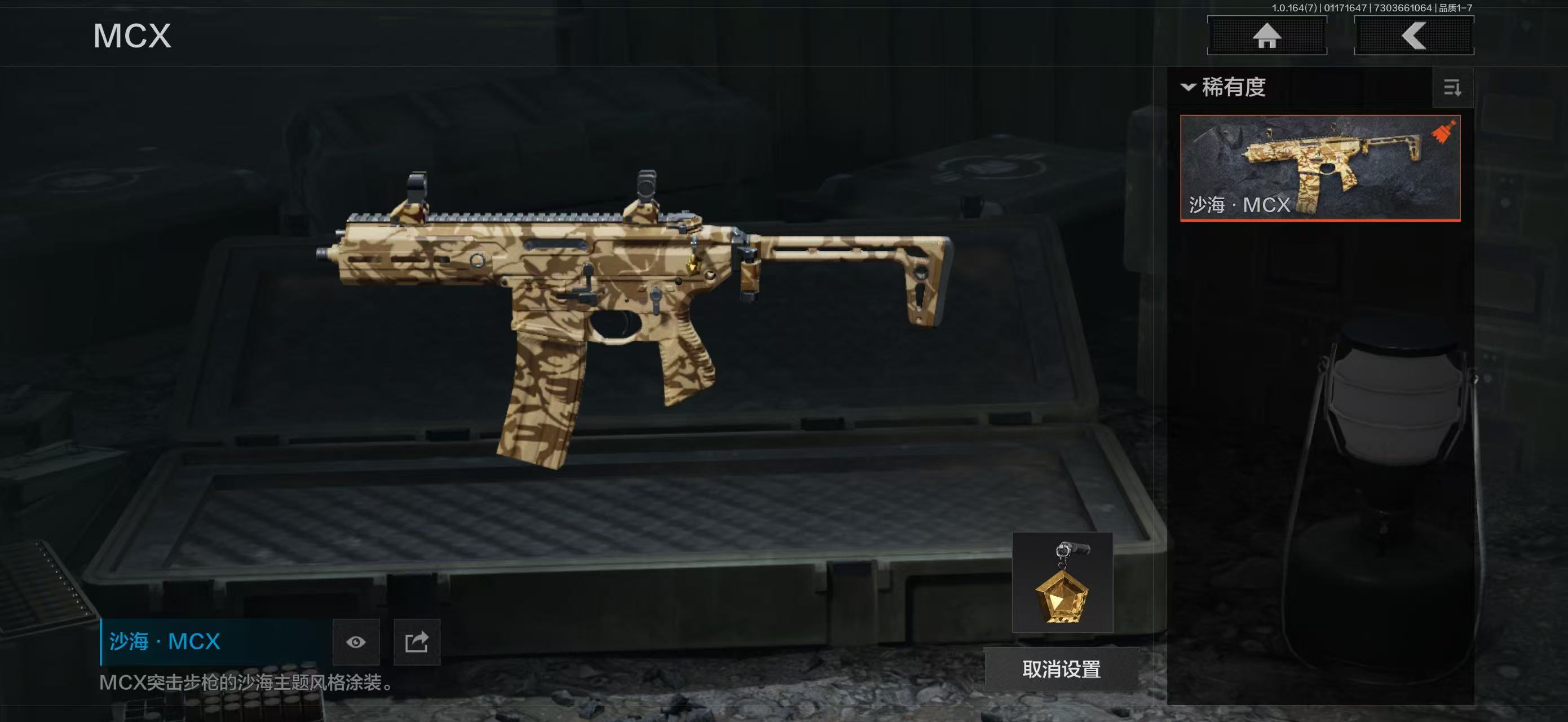Toggle the sort order icon

(x=1452, y=88)
